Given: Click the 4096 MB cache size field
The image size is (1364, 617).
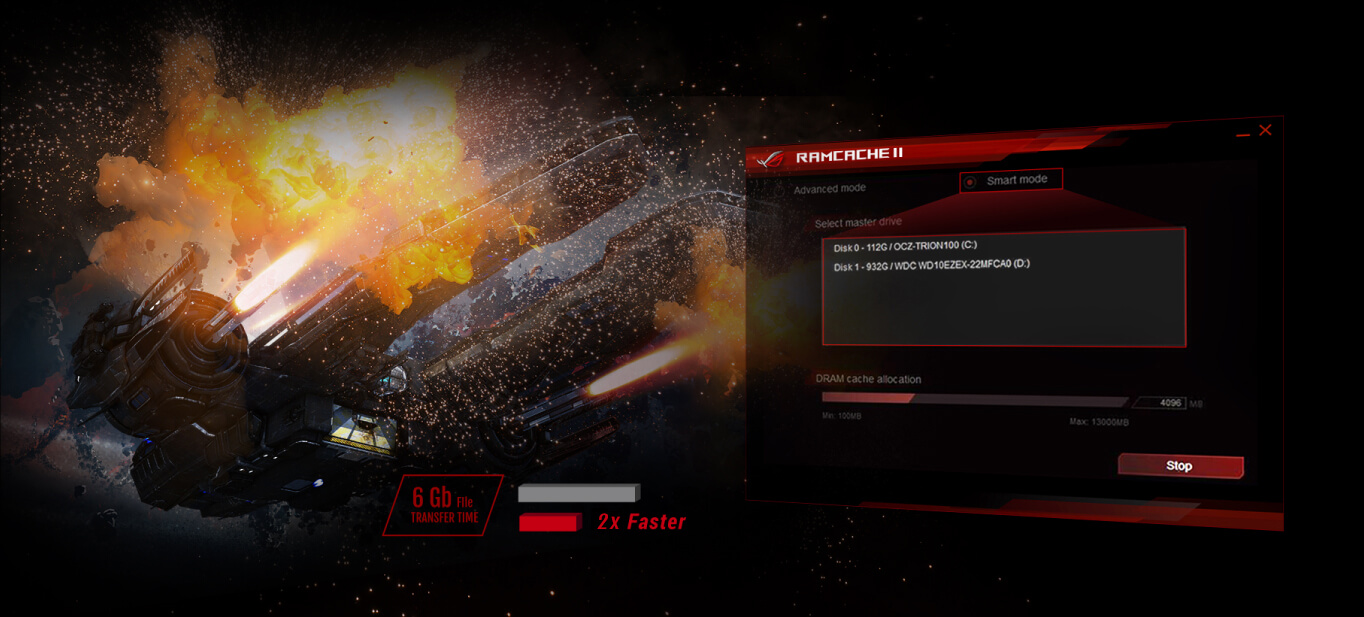Looking at the screenshot, I should coord(1159,403).
